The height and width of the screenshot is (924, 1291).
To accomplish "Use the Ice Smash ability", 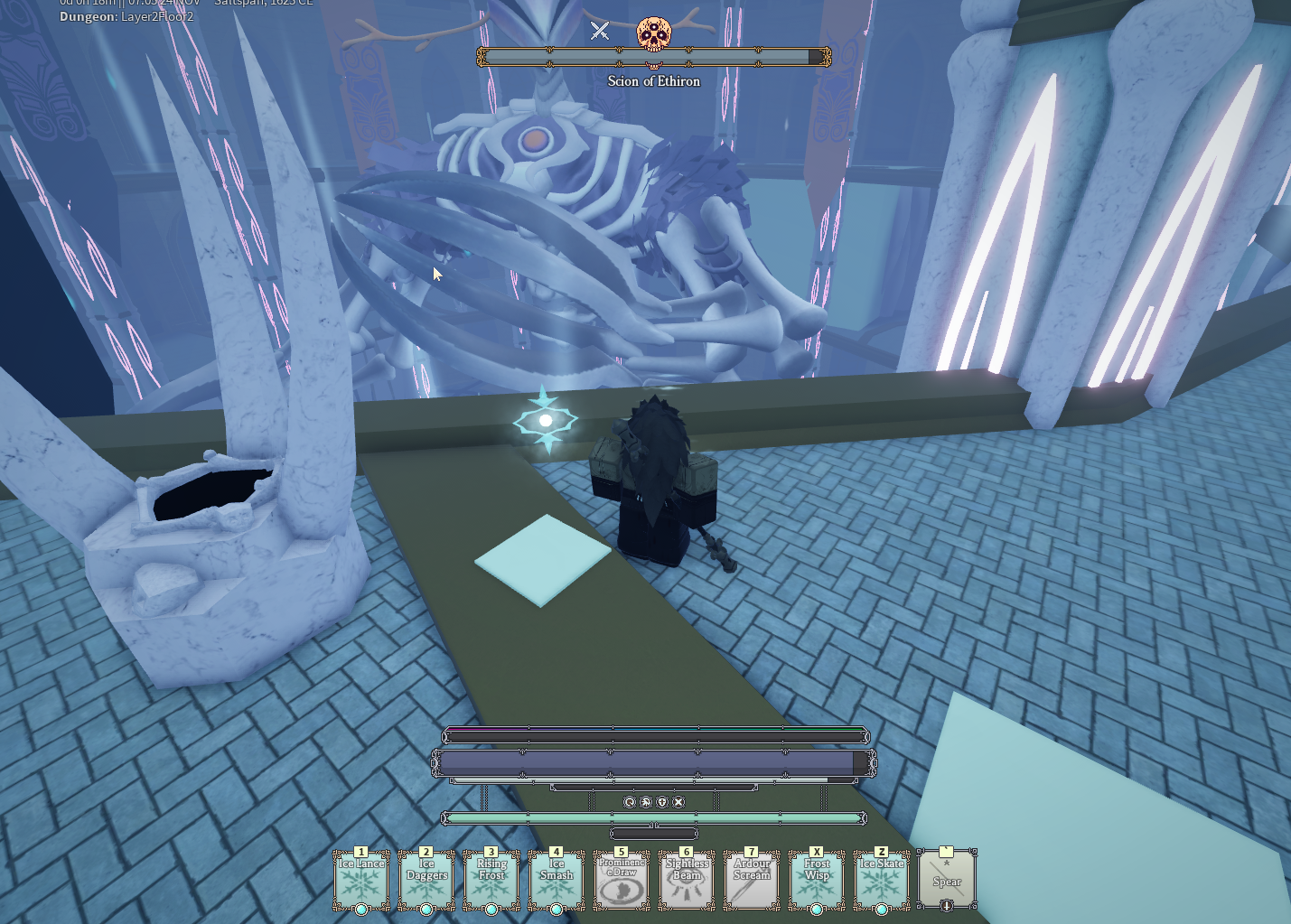I will pos(557,881).
